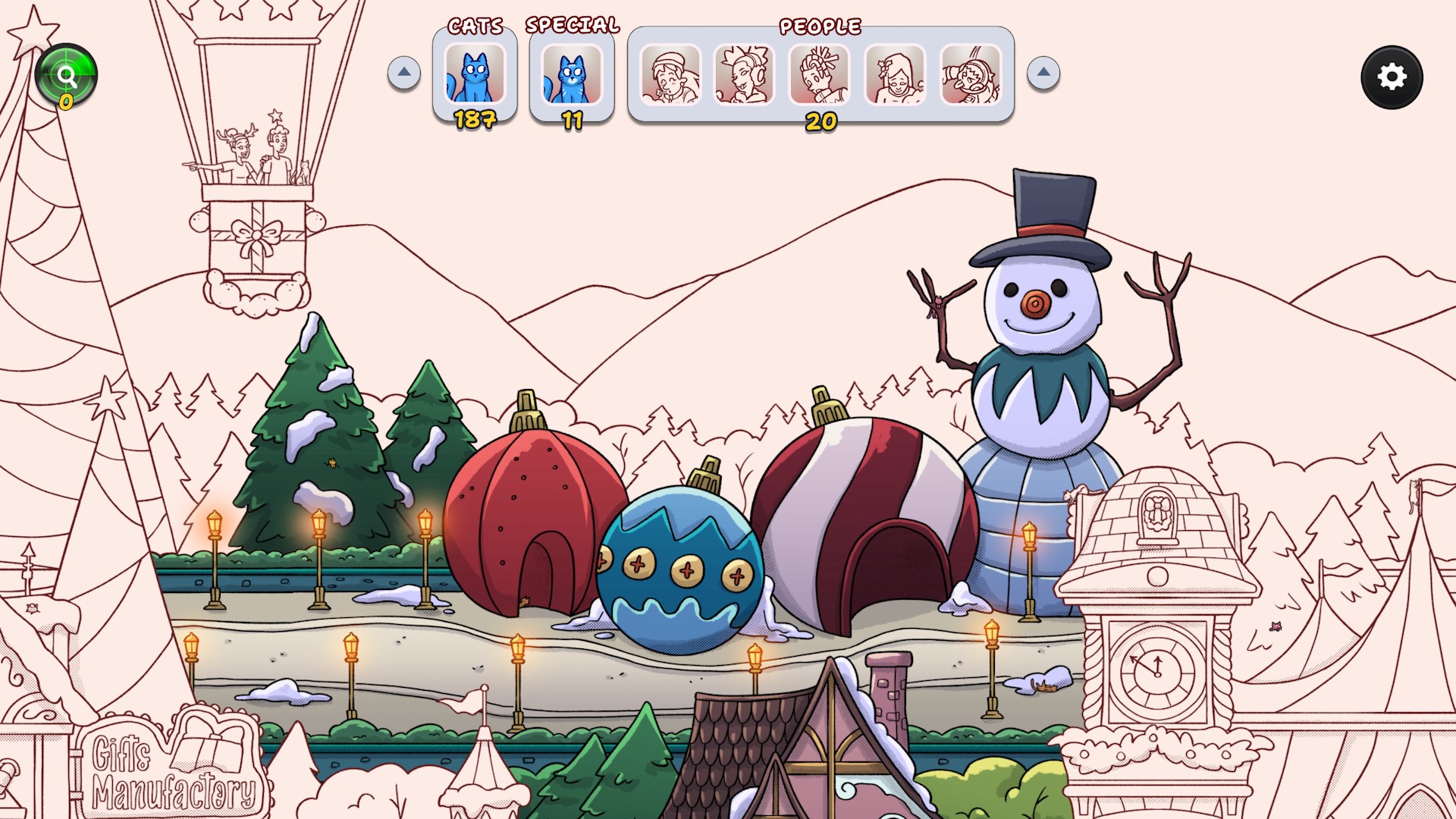The height and width of the screenshot is (819, 1456).
Task: Select the Special blue cat icon
Action: [572, 74]
